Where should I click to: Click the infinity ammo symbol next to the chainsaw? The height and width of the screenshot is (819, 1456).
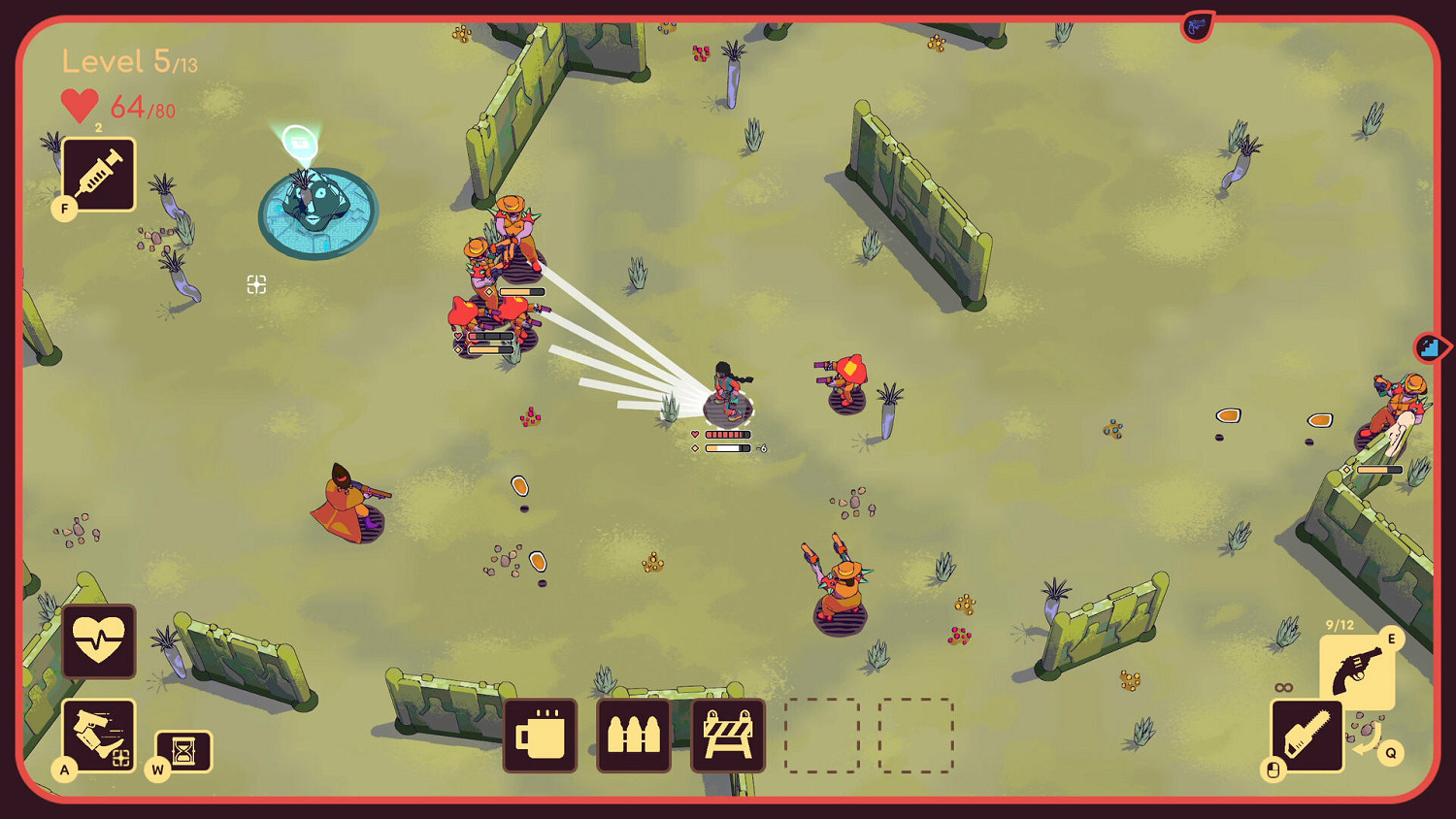pyautogui.click(x=1285, y=686)
